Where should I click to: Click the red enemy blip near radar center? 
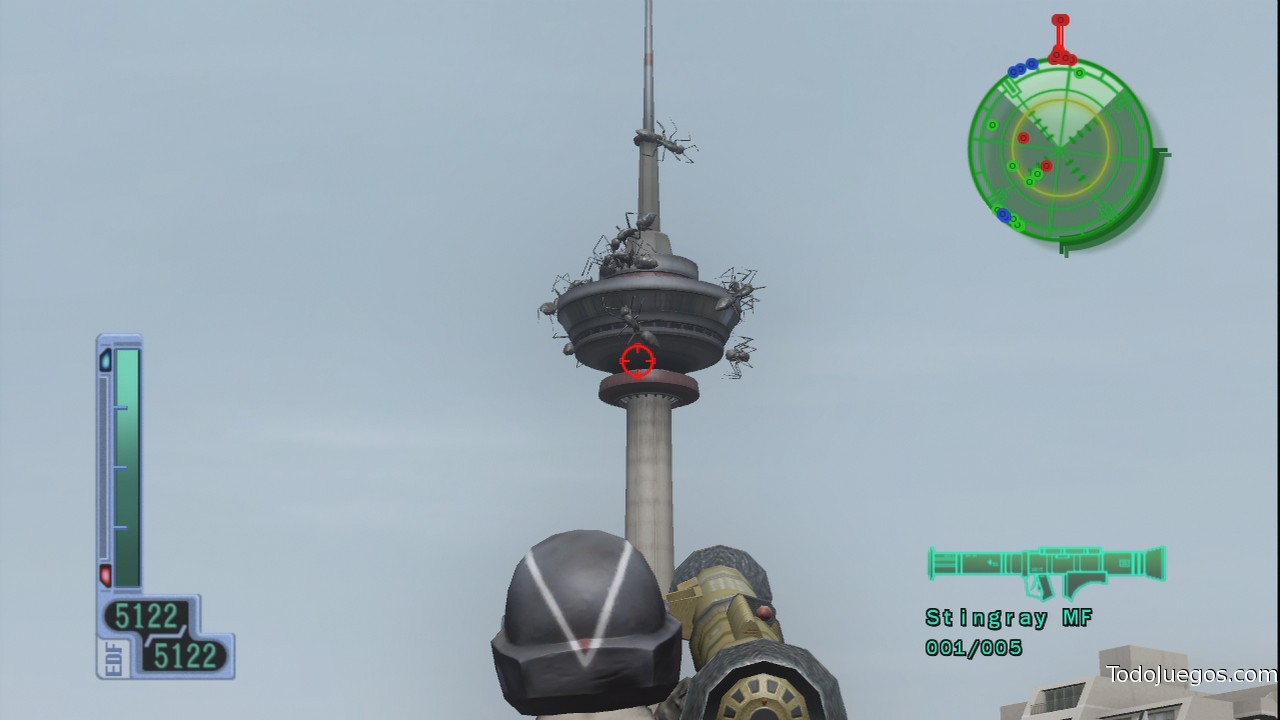coord(1046,165)
